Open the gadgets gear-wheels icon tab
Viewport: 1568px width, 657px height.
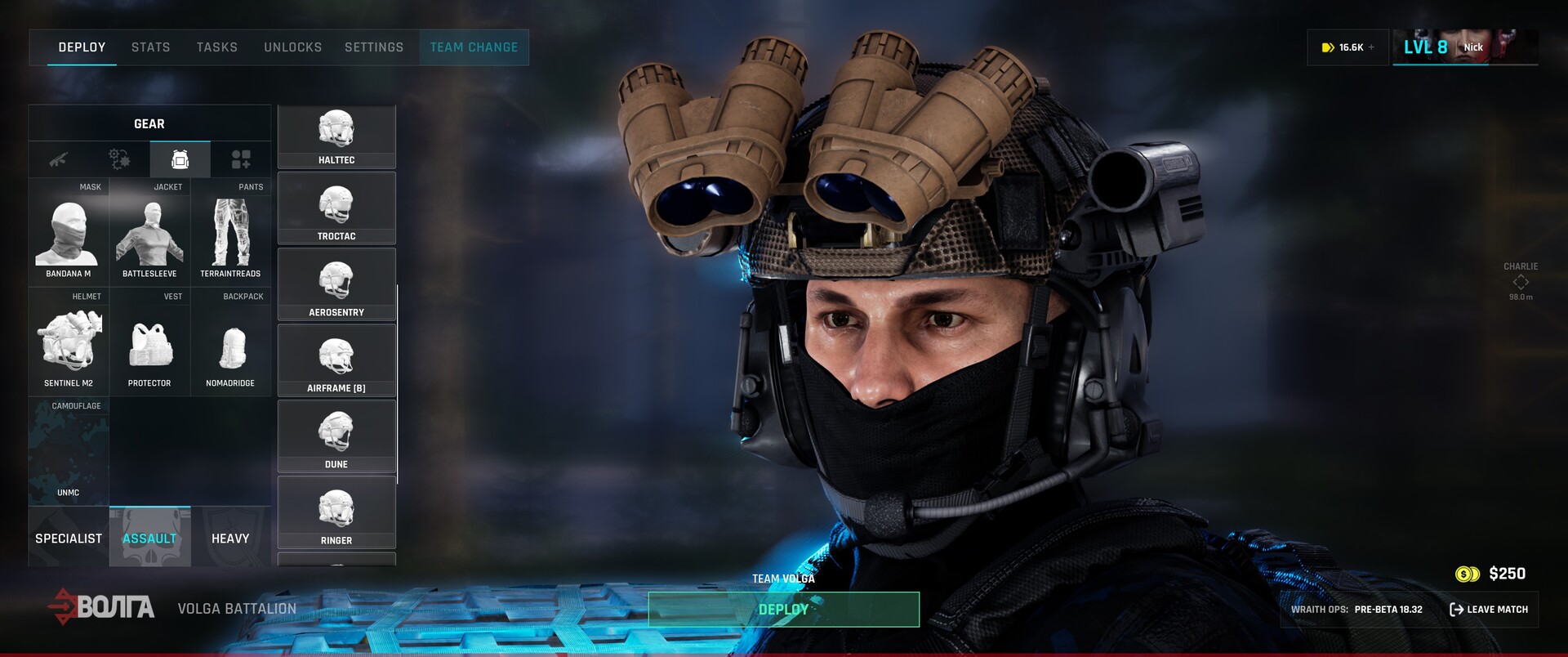119,159
